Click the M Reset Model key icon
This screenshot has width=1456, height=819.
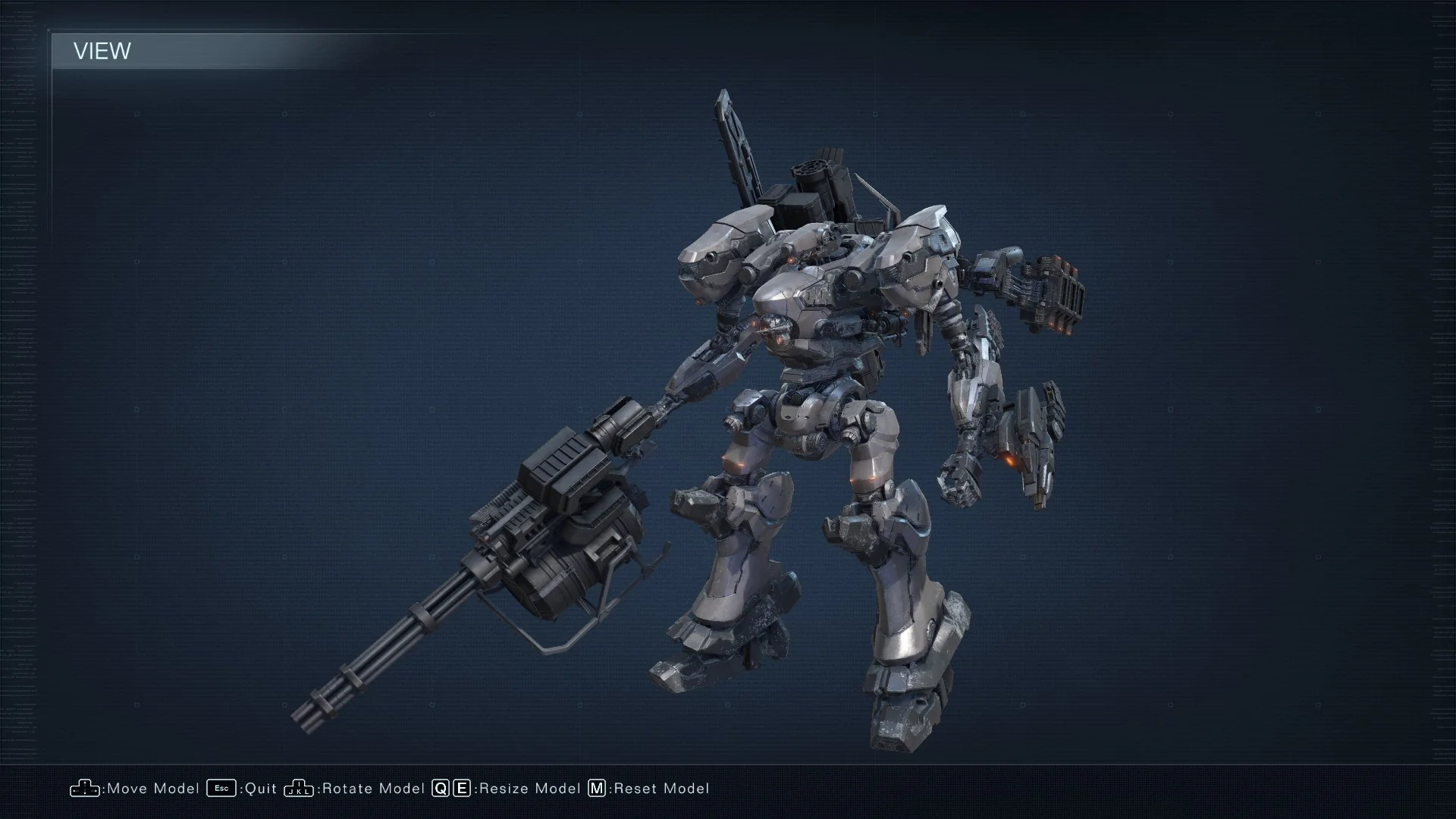[598, 789]
